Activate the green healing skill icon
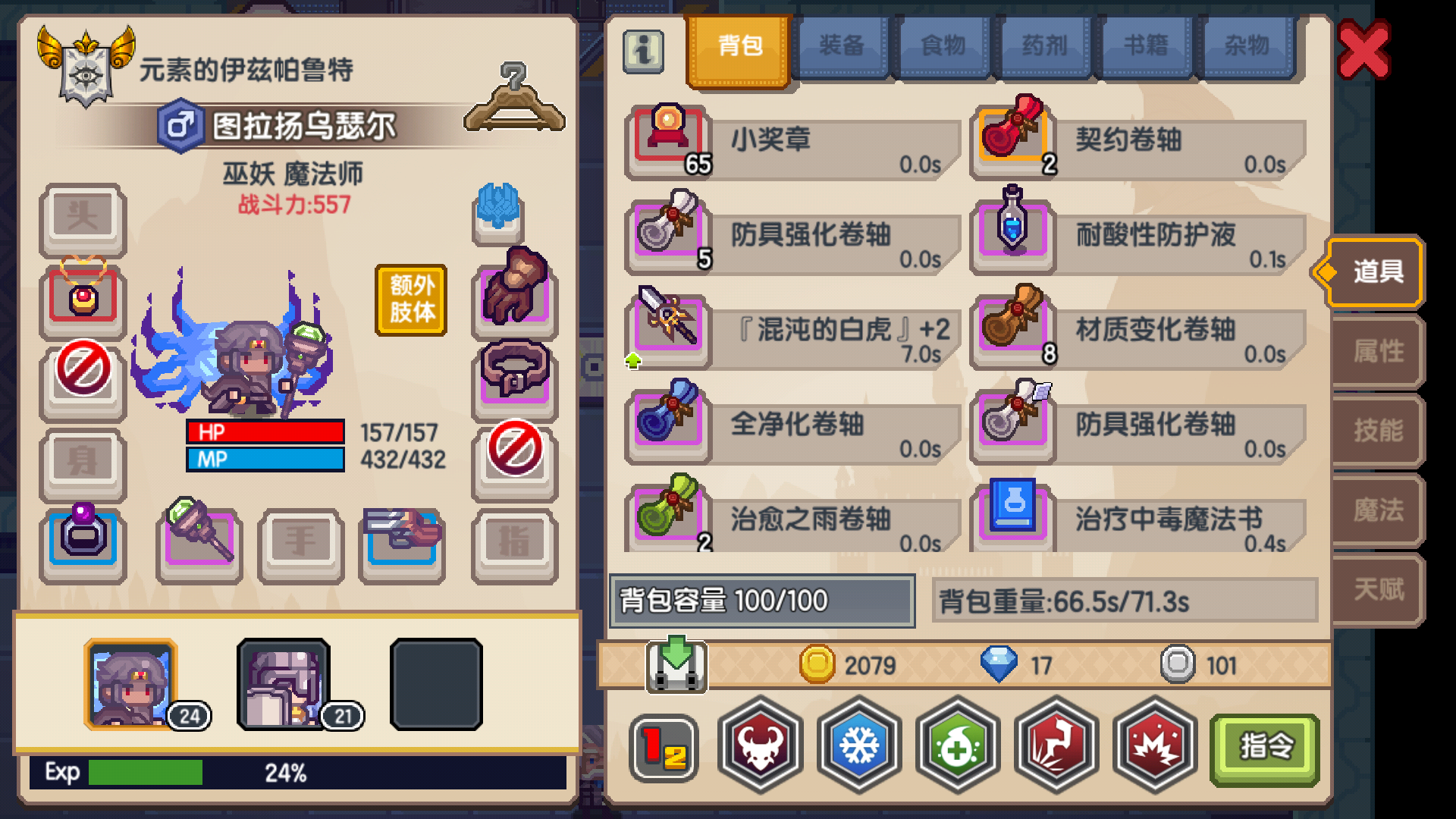Image resolution: width=1456 pixels, height=819 pixels. click(x=957, y=747)
